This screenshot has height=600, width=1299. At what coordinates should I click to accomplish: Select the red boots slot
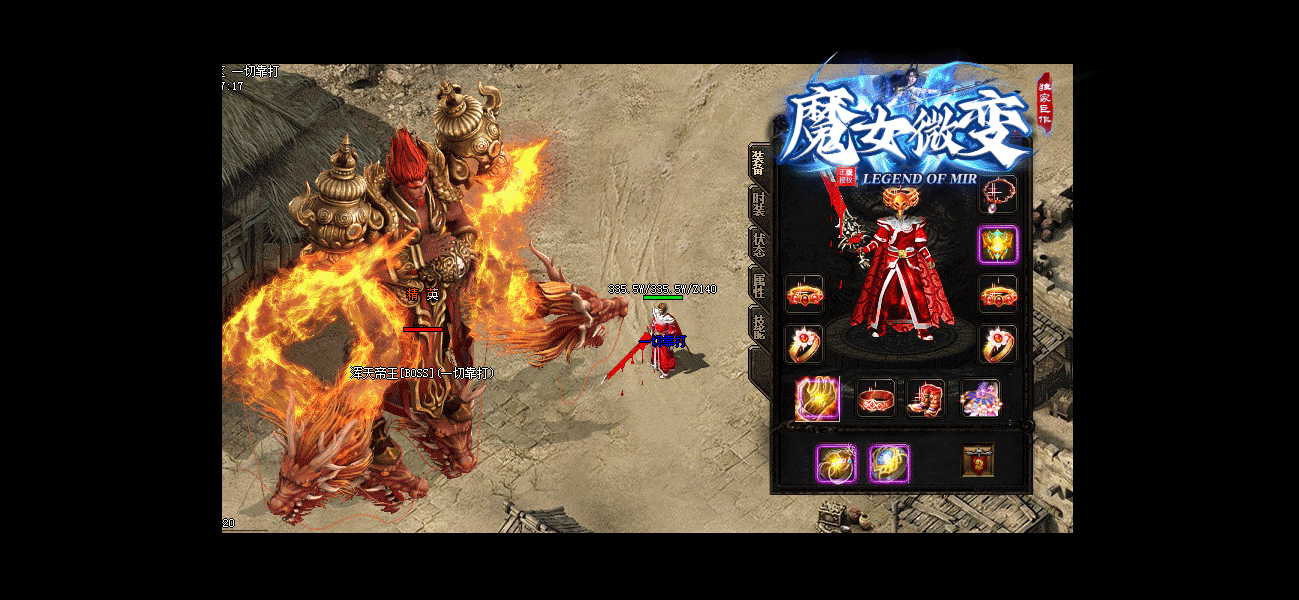pyautogui.click(x=925, y=398)
